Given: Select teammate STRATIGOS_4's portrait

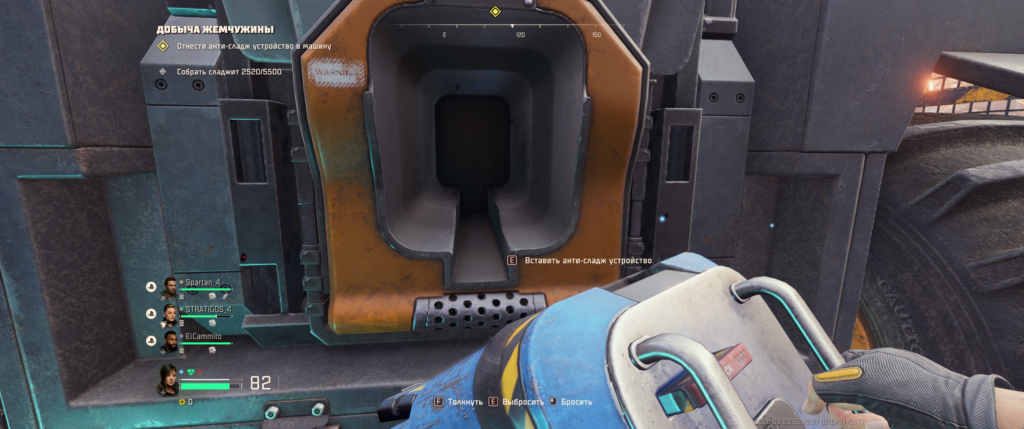Looking at the screenshot, I should coord(169,315).
